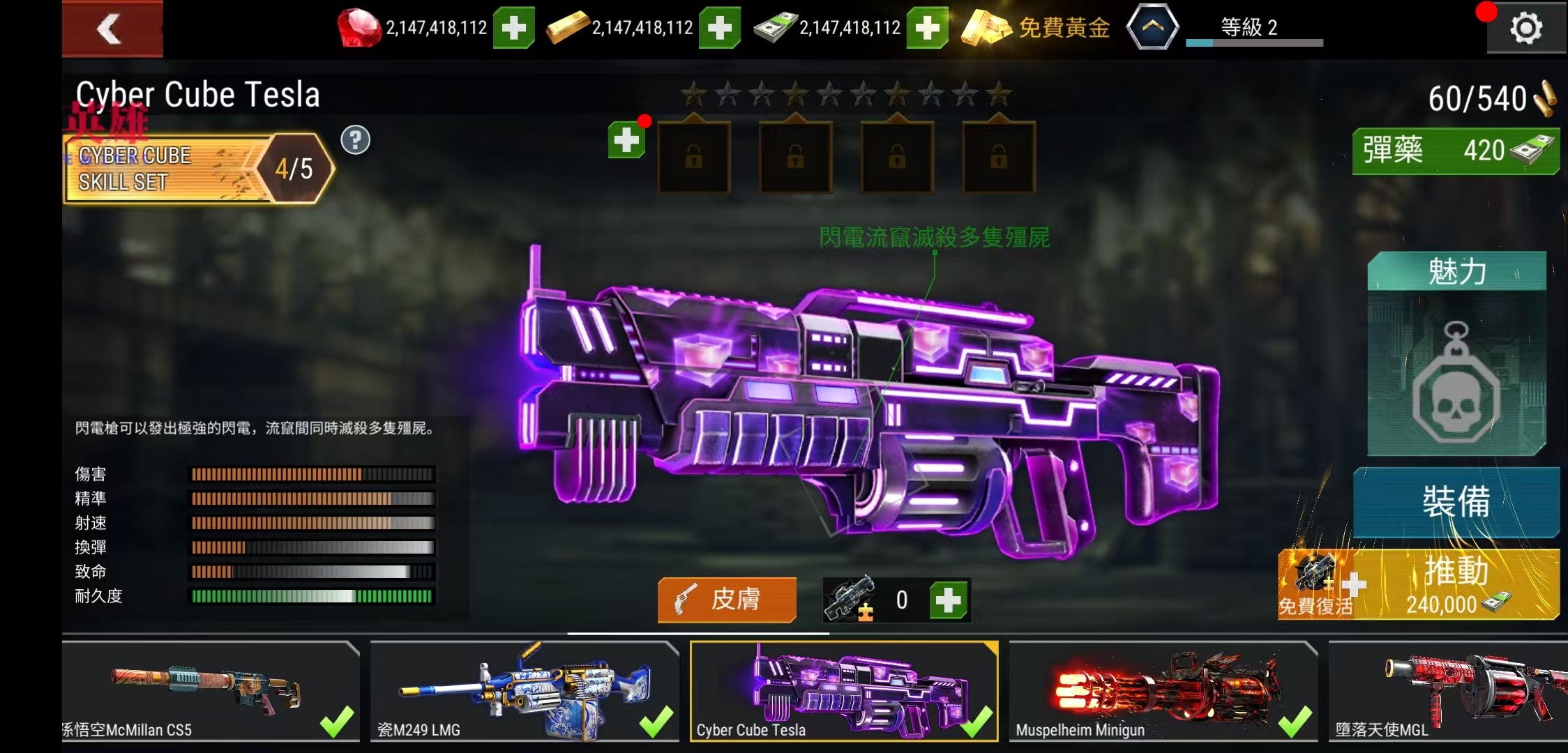Select the 瓷 M249 LMG weapon
Viewport: 1568px width, 753px height.
click(524, 690)
